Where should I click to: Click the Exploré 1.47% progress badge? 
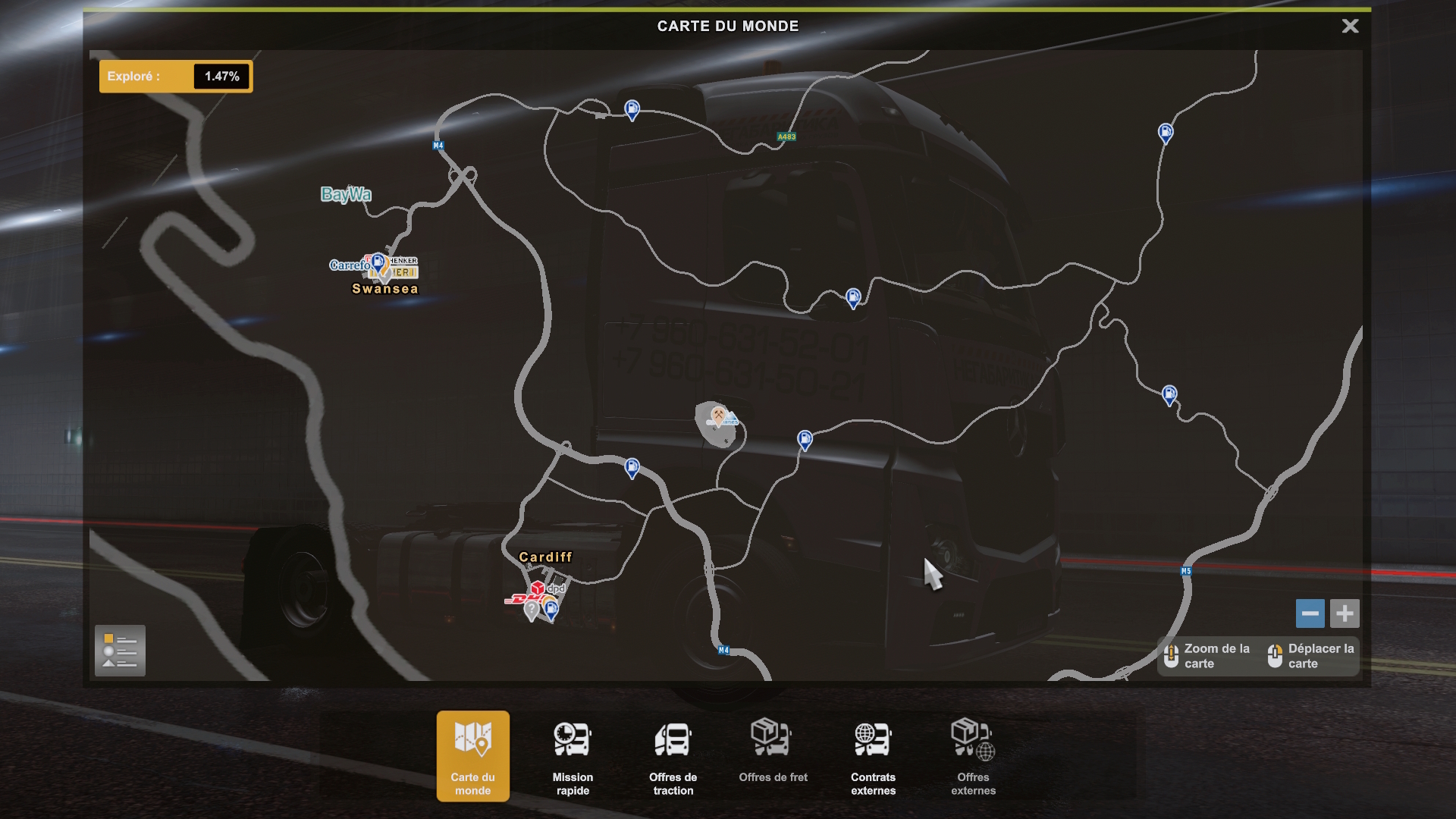coord(176,76)
